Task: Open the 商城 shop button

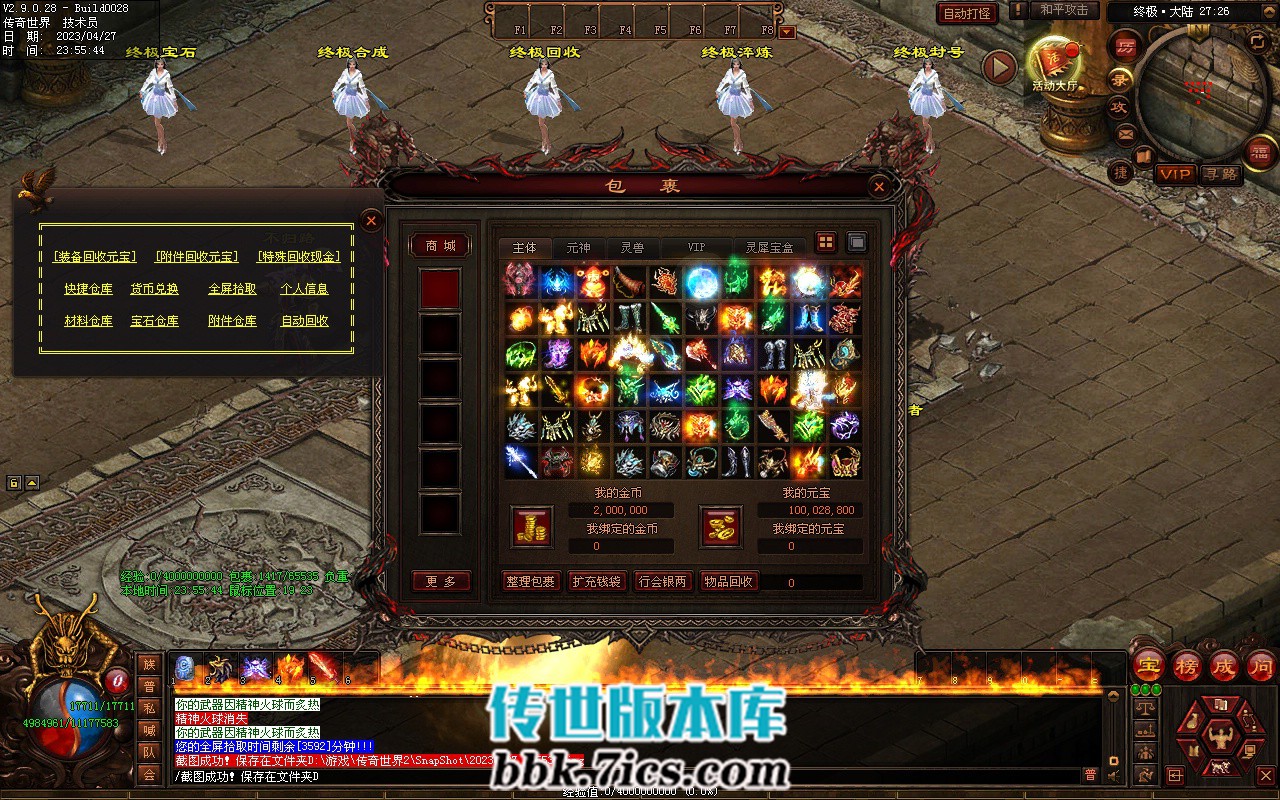Action: [x=440, y=246]
